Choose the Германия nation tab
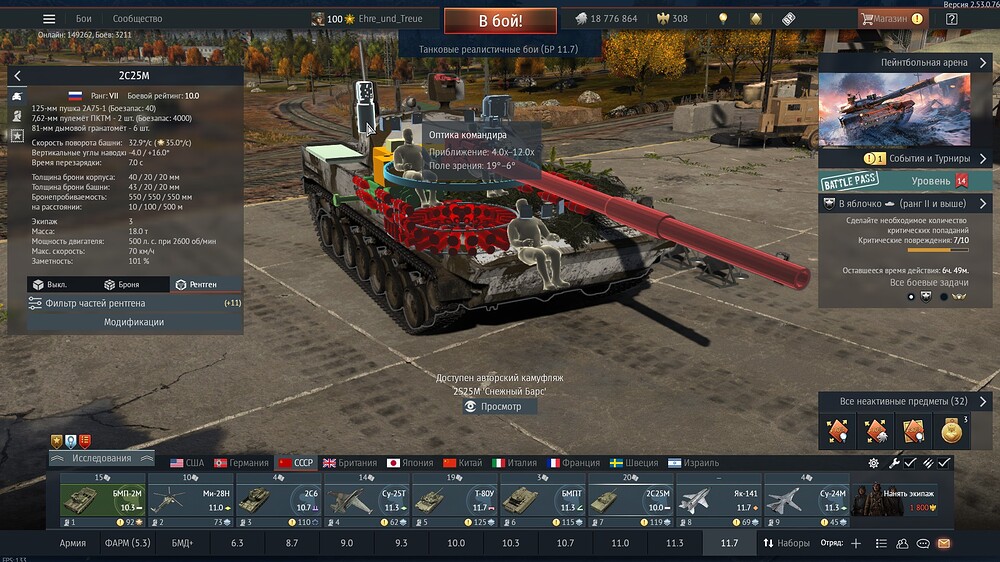Screen dimensions: 1000x562 [241, 463]
